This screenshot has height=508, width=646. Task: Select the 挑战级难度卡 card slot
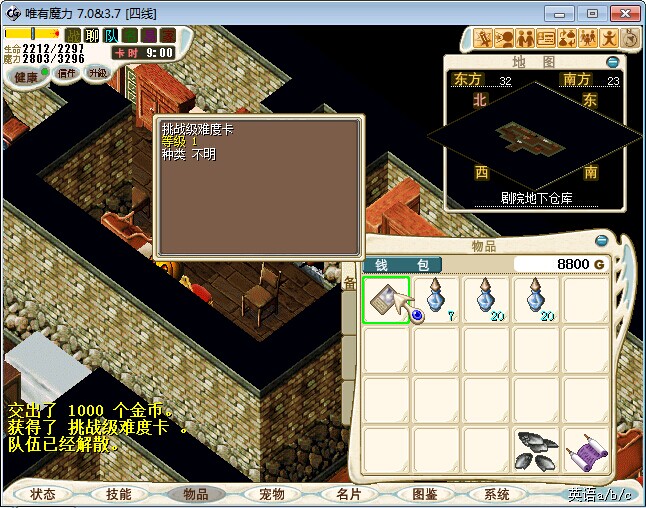tap(386, 301)
